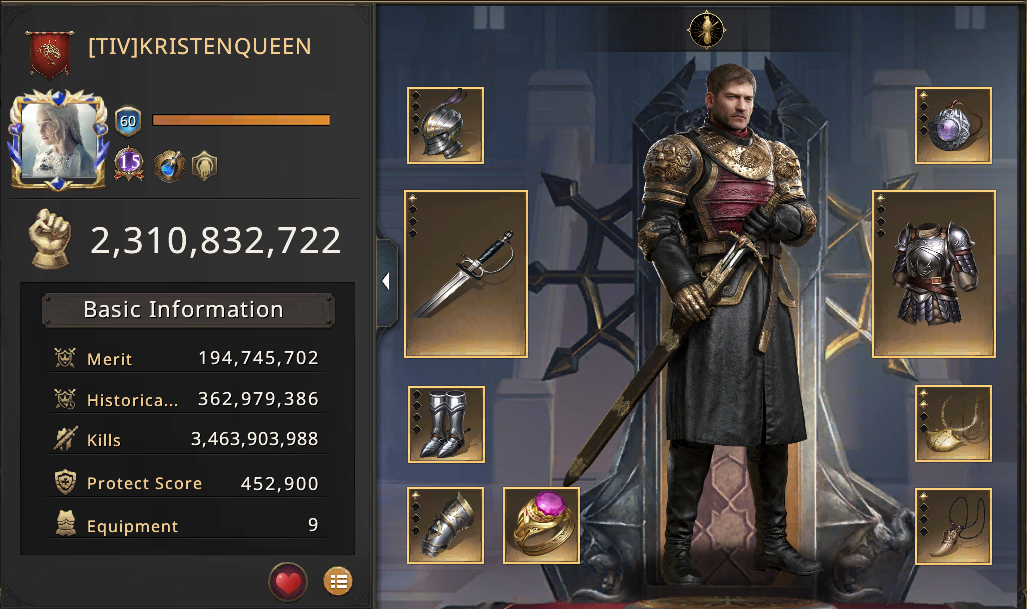Screen dimensions: 1027x609
Task: Select the helmet equipment slot
Action: [x=446, y=125]
